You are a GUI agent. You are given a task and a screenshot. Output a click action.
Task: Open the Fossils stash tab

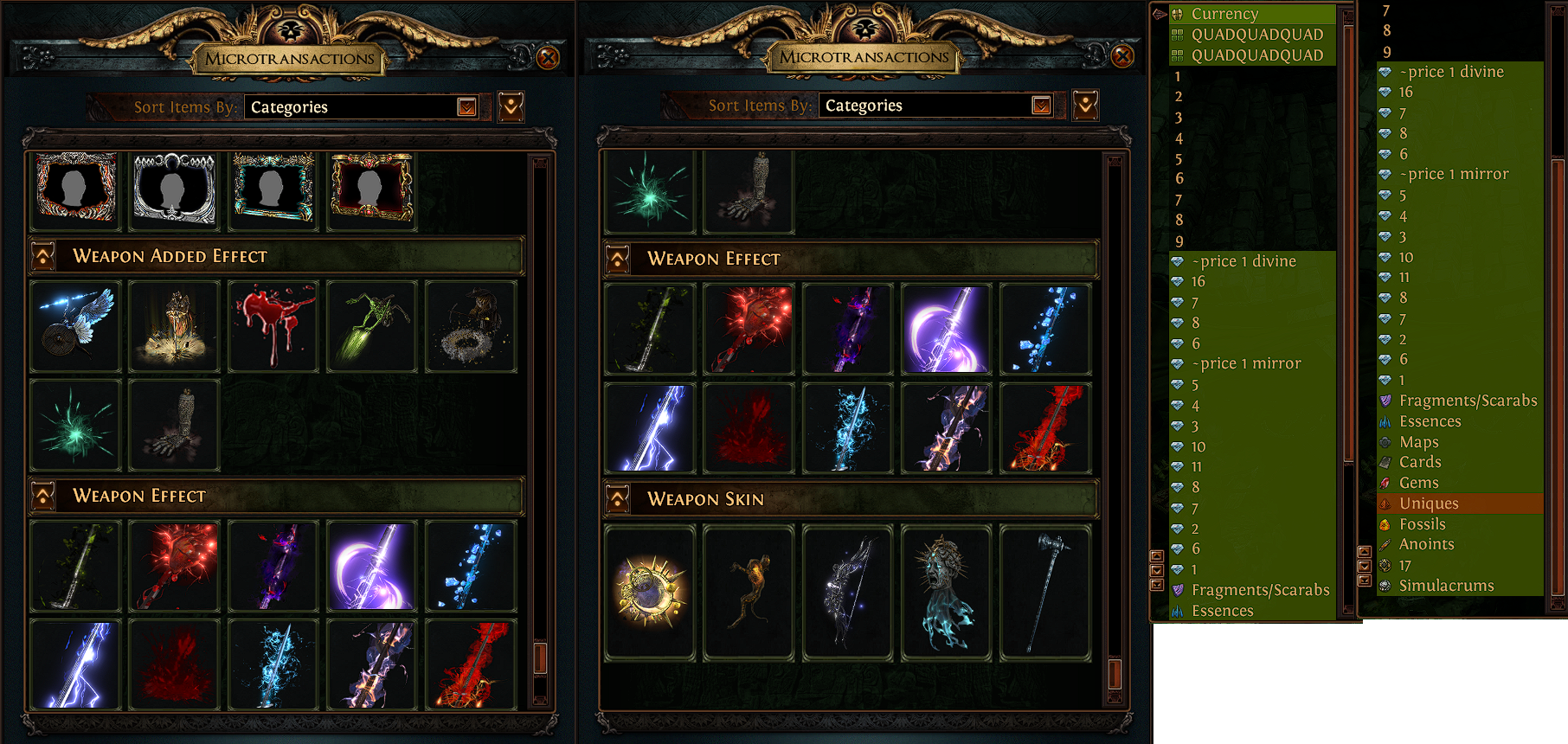click(x=1422, y=524)
